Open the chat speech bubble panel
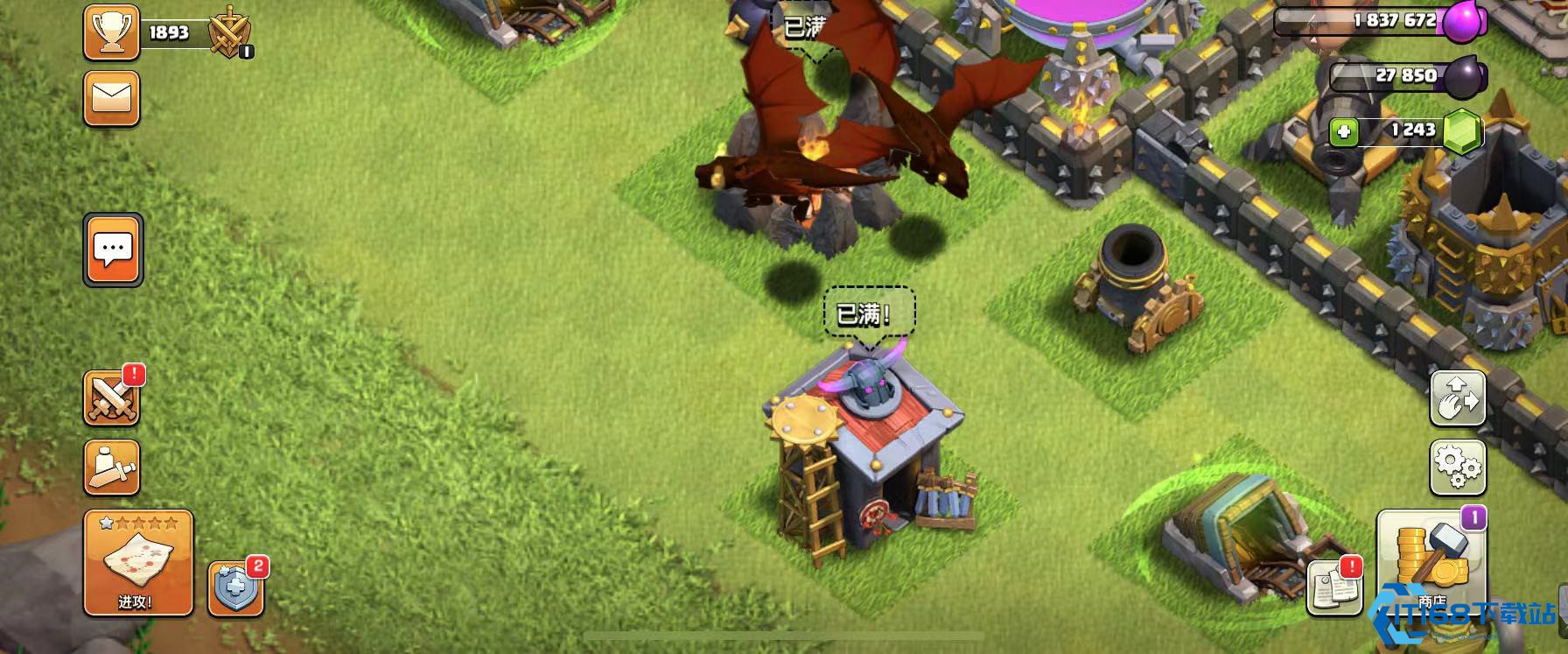1568x654 pixels. (113, 250)
